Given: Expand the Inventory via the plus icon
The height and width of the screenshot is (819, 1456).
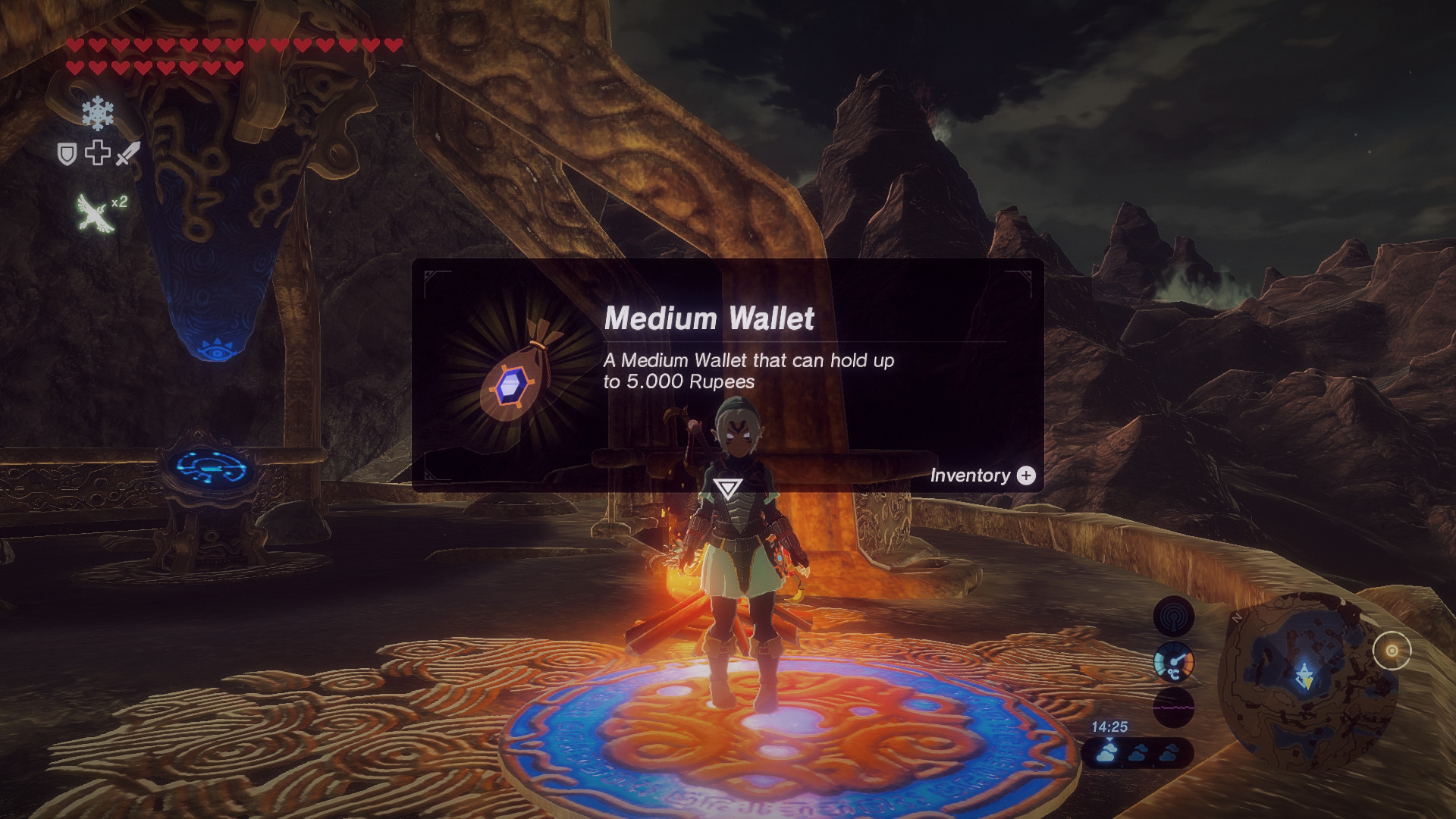Looking at the screenshot, I should coord(1026,476).
